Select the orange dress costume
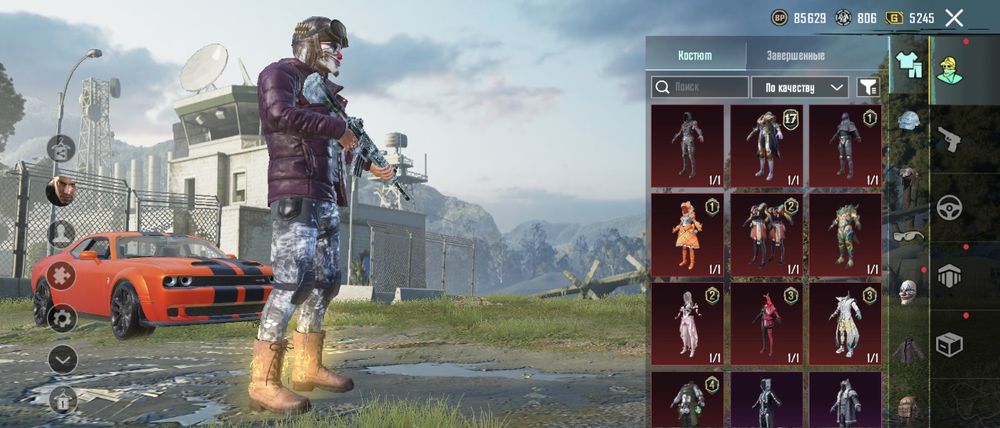 click(x=687, y=235)
